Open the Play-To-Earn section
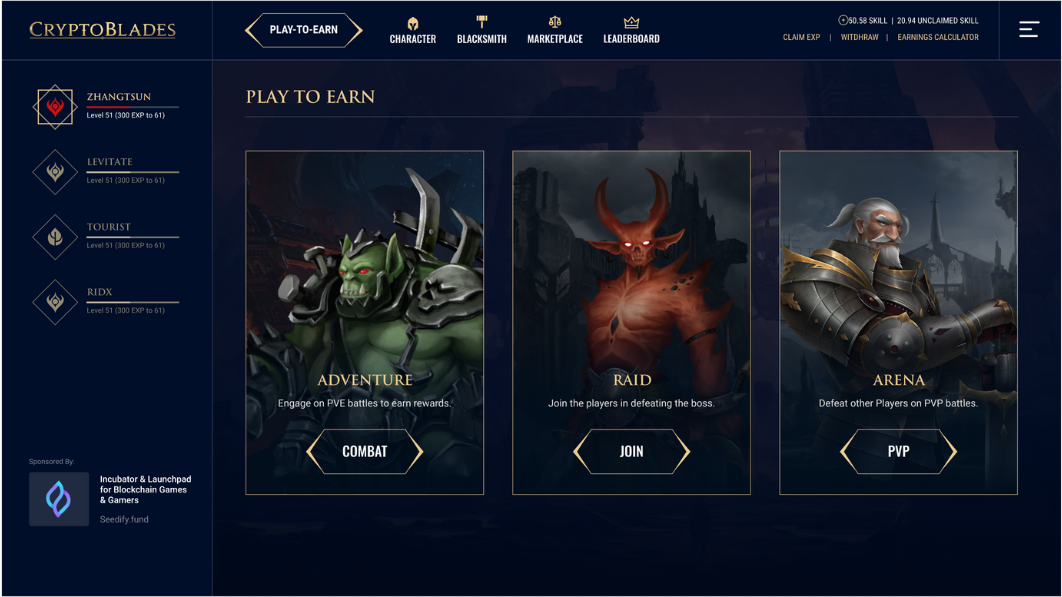This screenshot has width=1062, height=597. tap(303, 30)
